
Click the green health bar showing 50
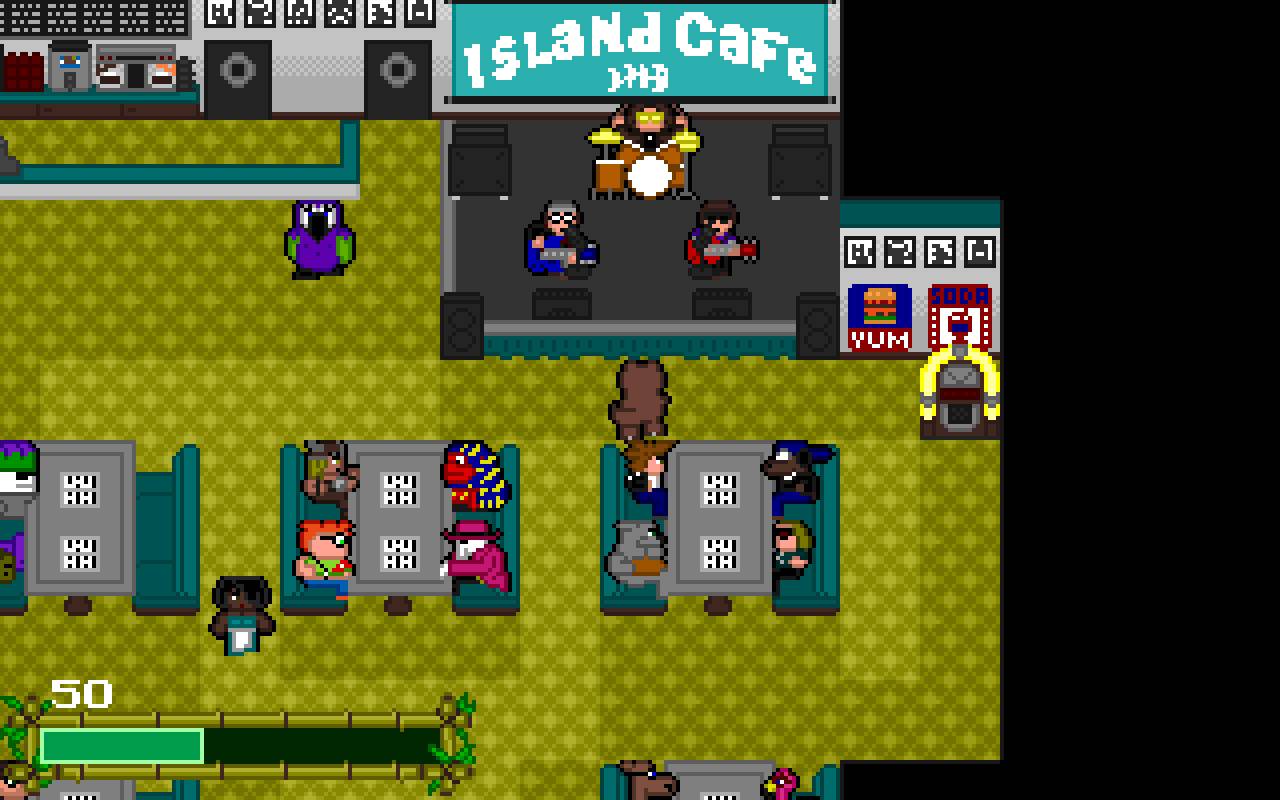click(x=120, y=742)
